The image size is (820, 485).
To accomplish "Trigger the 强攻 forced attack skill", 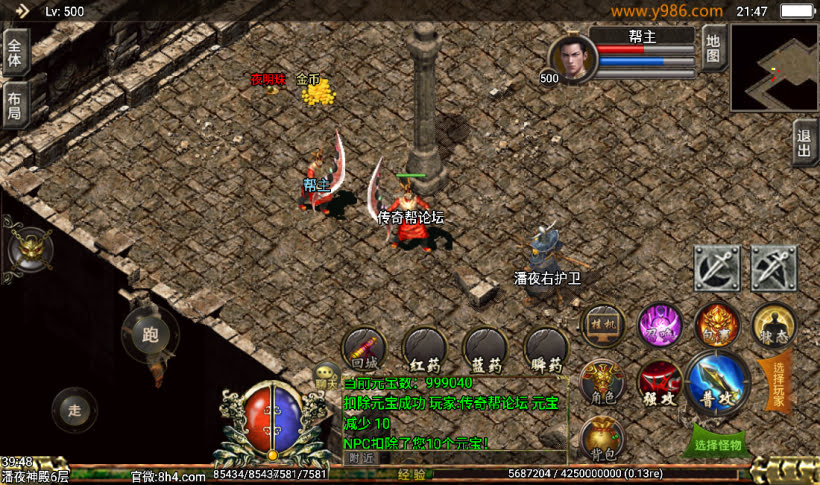I will pos(660,383).
